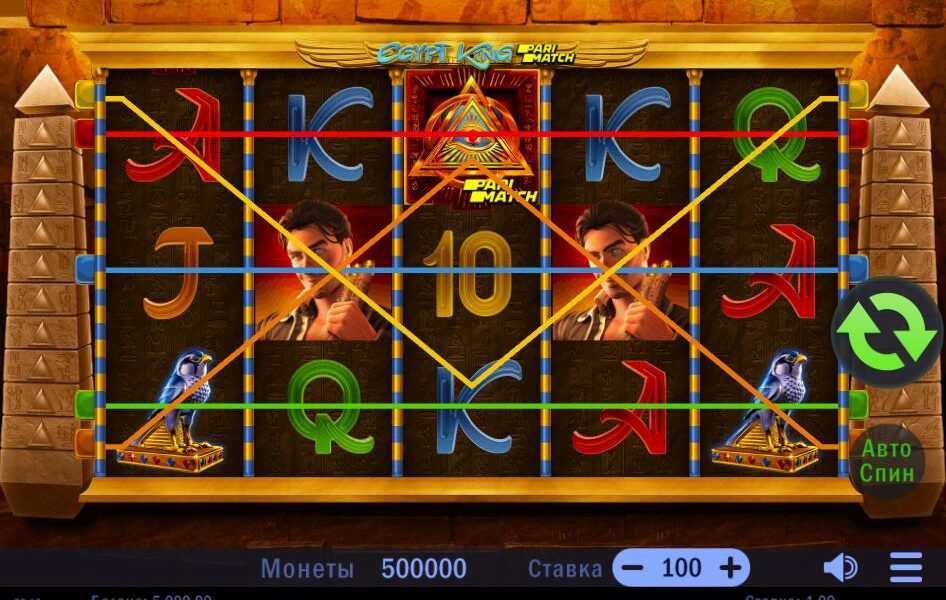Screen dimensions: 946x600
Task: Activate the Авто Спин button
Action: click(887, 461)
